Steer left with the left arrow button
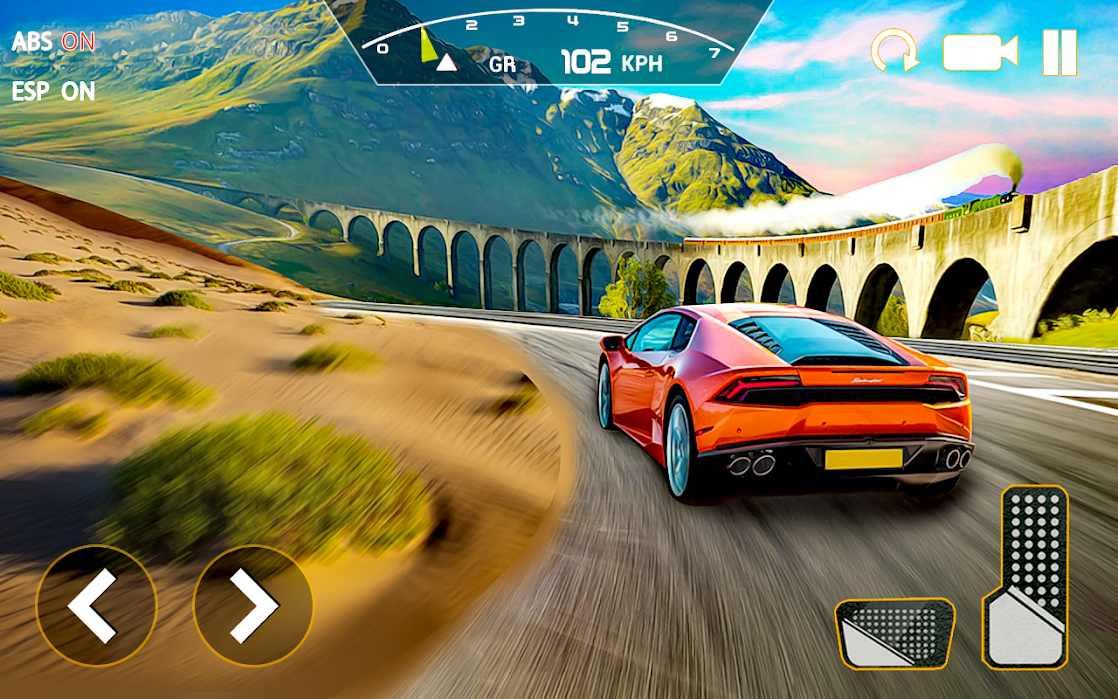1118x699 pixels. click(x=96, y=606)
